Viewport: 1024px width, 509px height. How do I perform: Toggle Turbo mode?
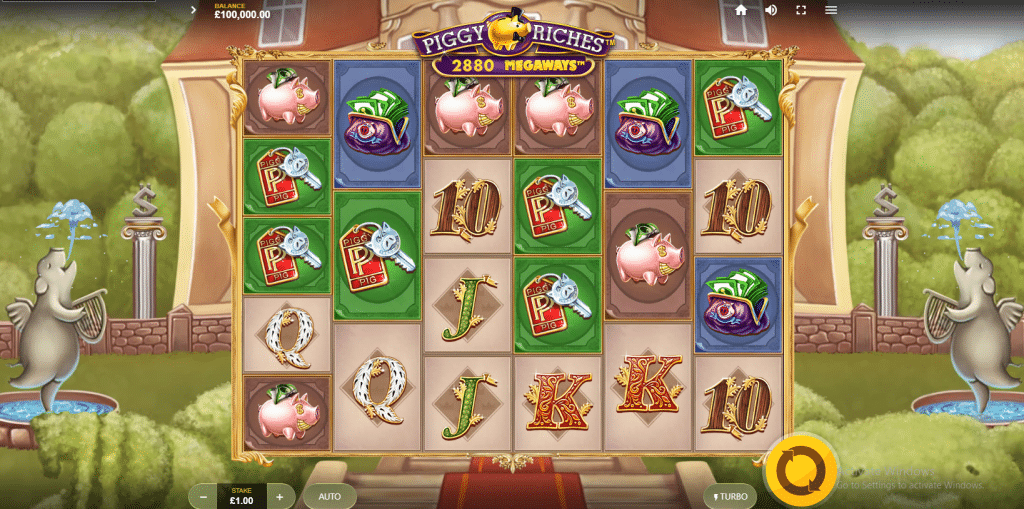click(x=730, y=496)
